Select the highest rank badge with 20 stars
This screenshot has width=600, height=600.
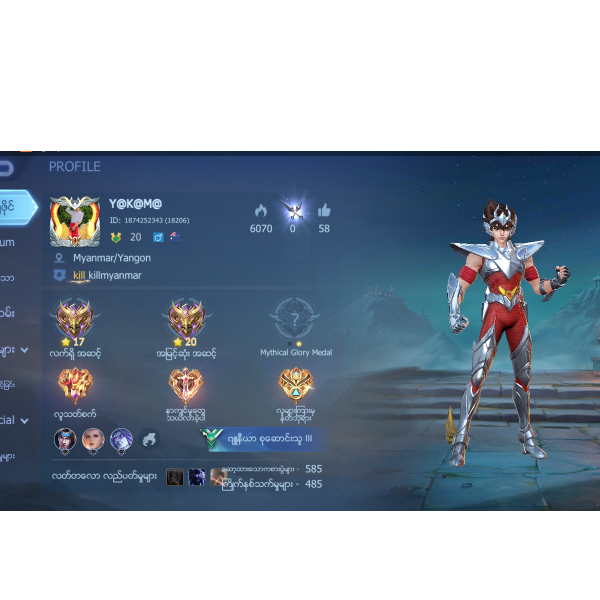(186, 320)
